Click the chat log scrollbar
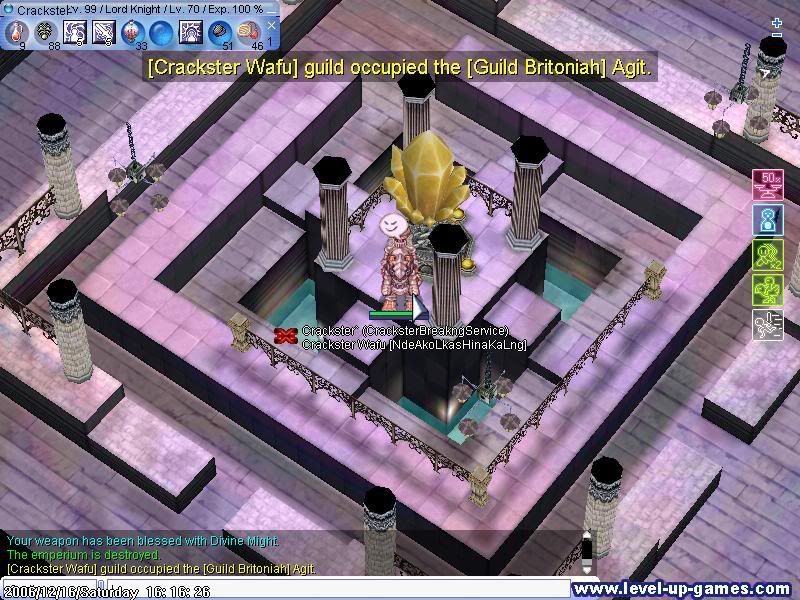 click(x=587, y=550)
